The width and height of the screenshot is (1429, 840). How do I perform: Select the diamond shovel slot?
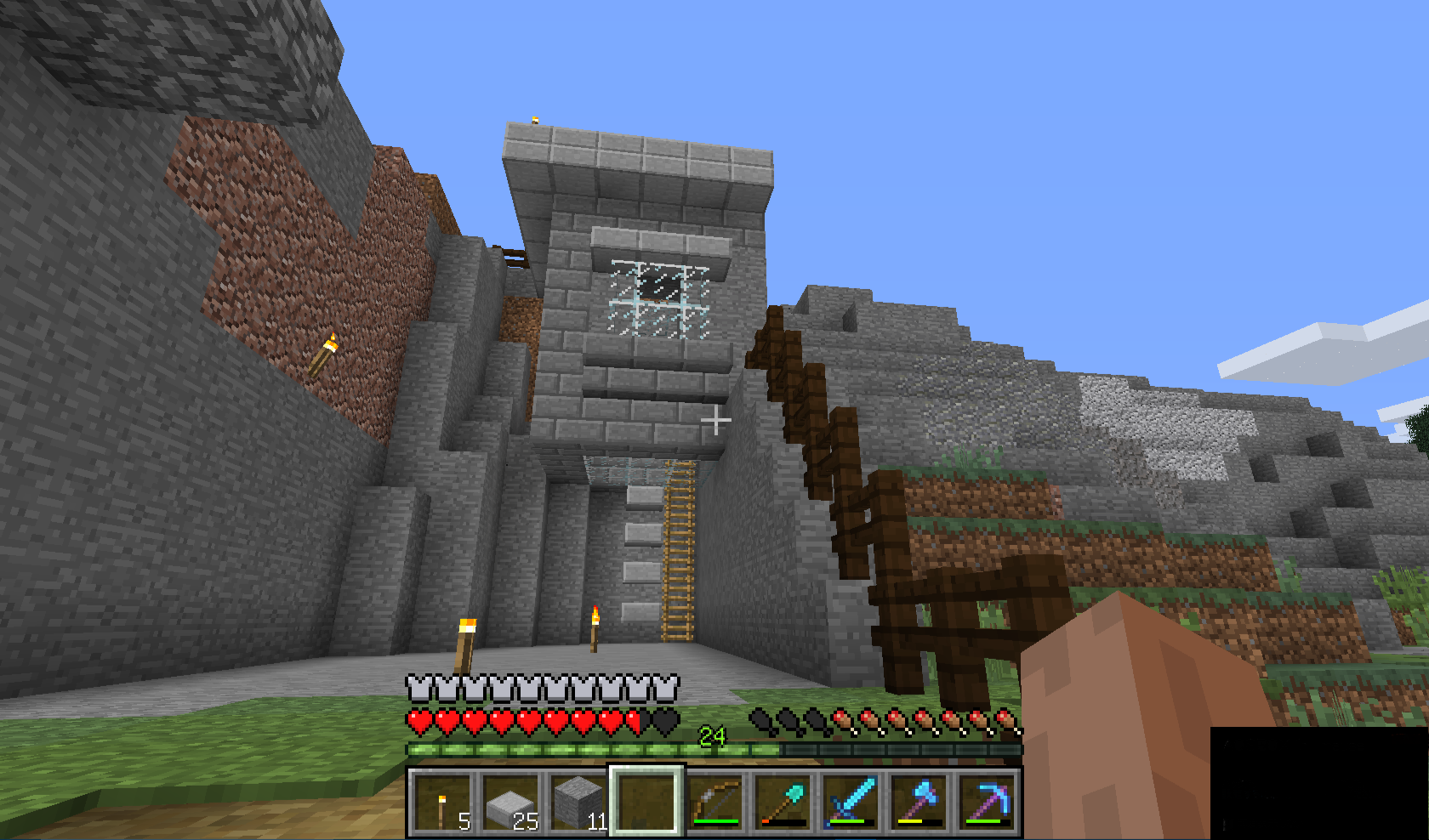[x=783, y=803]
